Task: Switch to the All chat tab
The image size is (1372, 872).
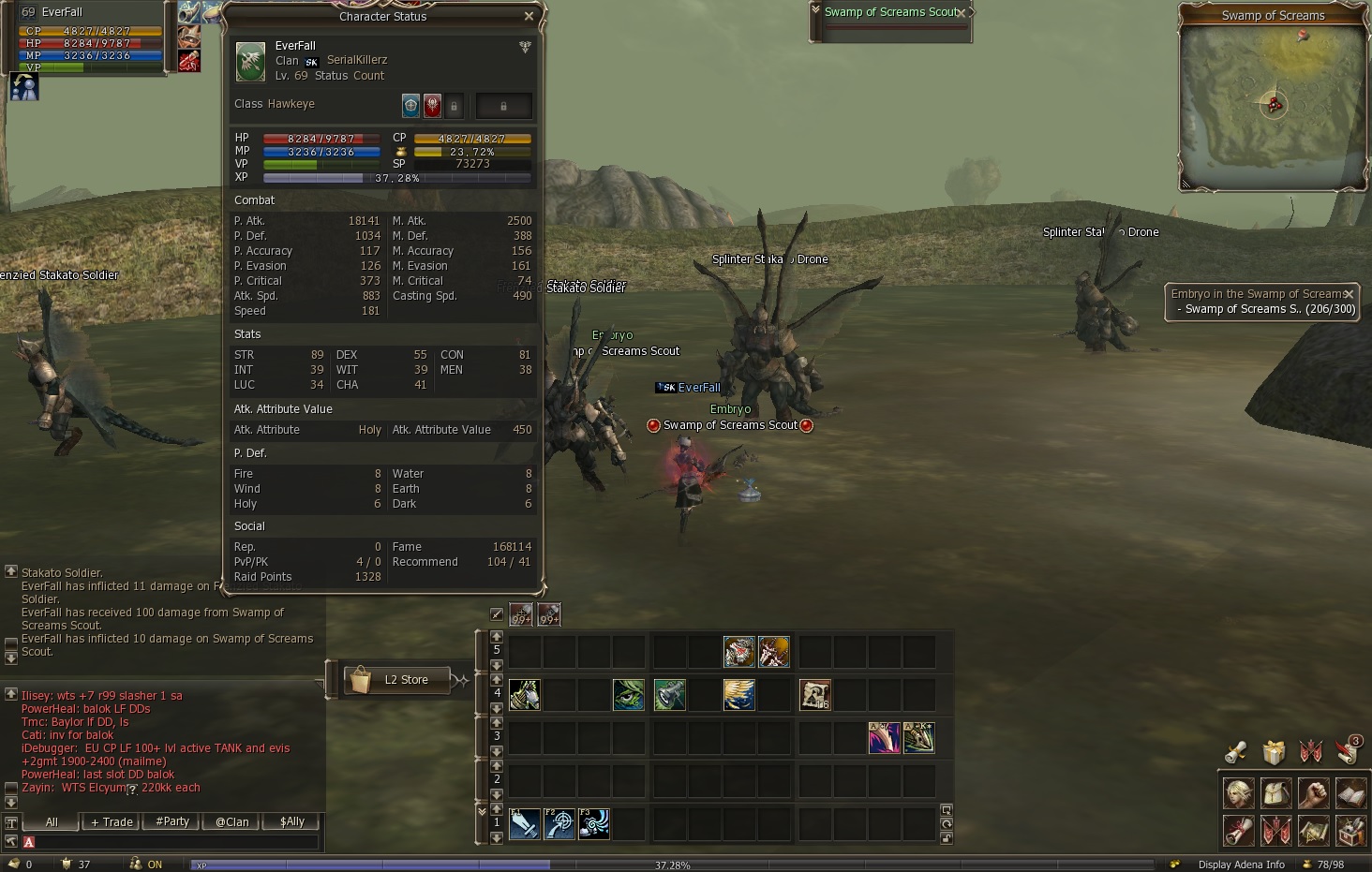Action: pos(52,821)
